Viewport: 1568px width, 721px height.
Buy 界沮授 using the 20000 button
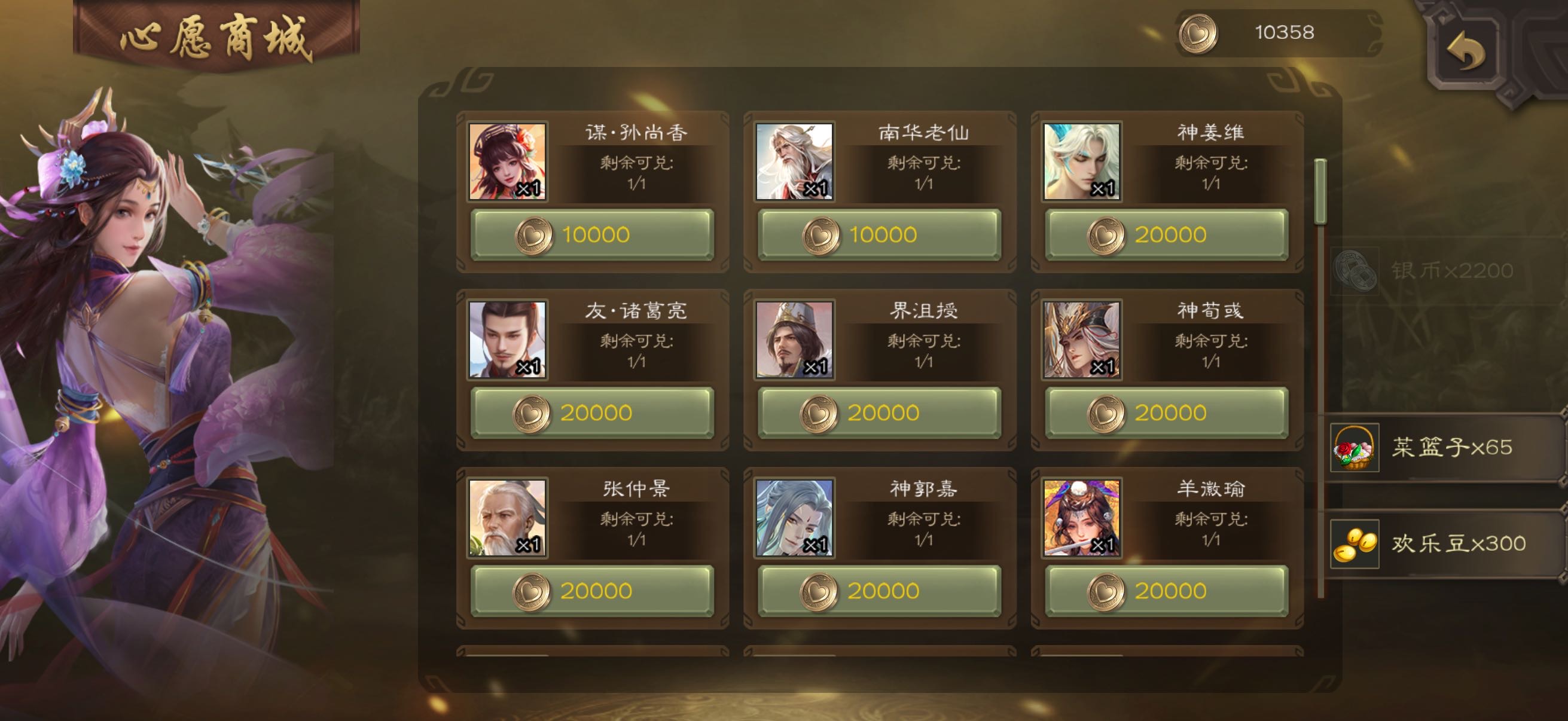pyautogui.click(x=879, y=413)
